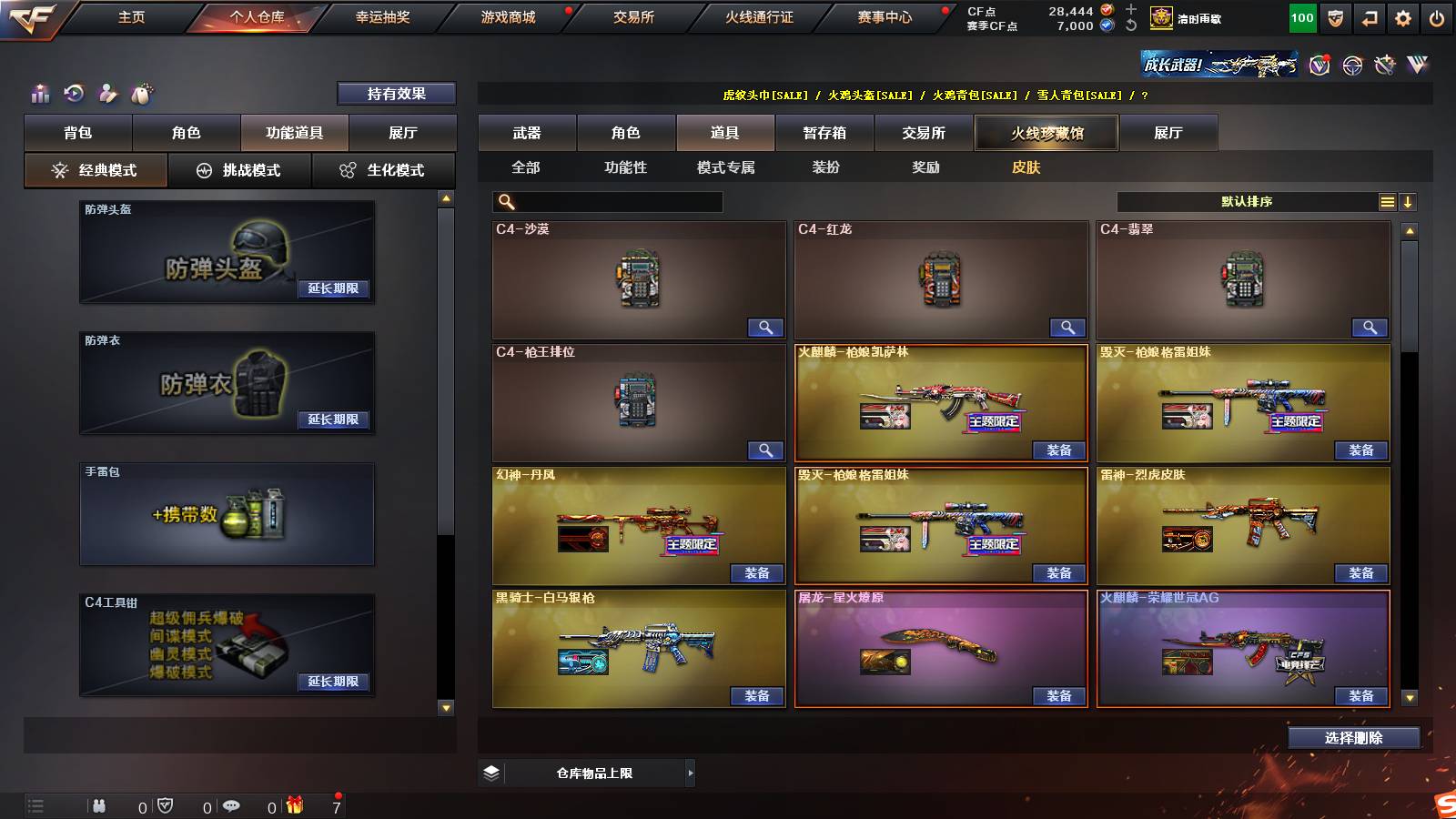Click the sort direction arrow beside 默认排序

pos(1409,201)
